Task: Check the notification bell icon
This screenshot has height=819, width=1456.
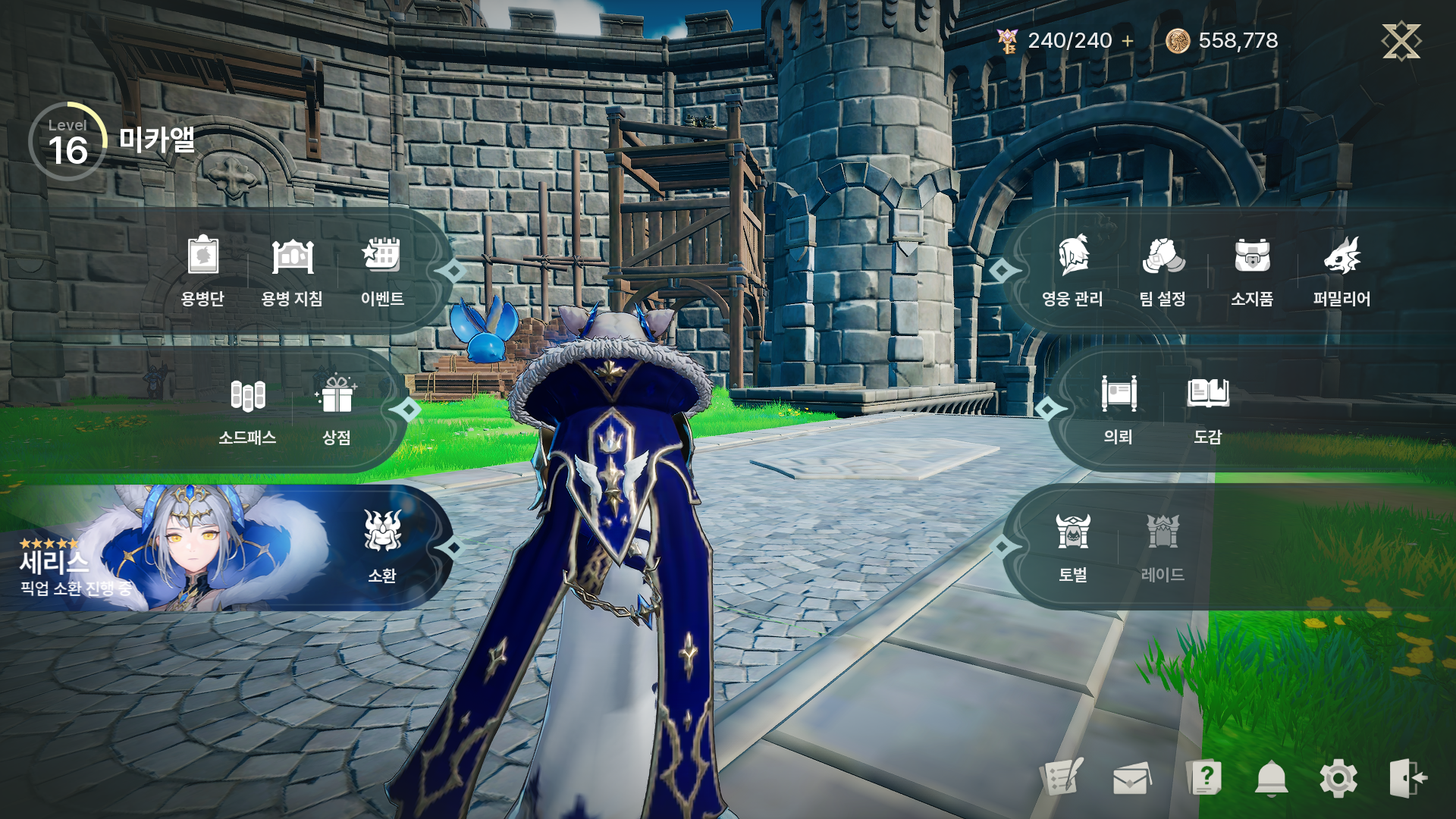Action: coord(1272,778)
